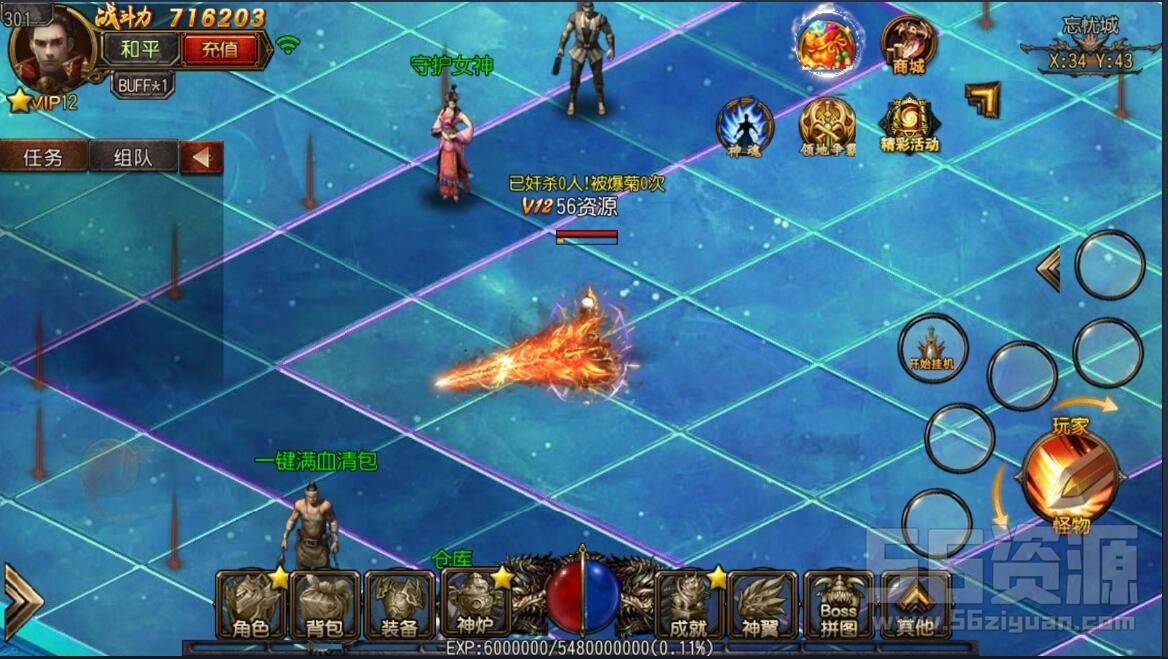Use the flaming sword attack button
The height and width of the screenshot is (659, 1168).
click(1070, 477)
